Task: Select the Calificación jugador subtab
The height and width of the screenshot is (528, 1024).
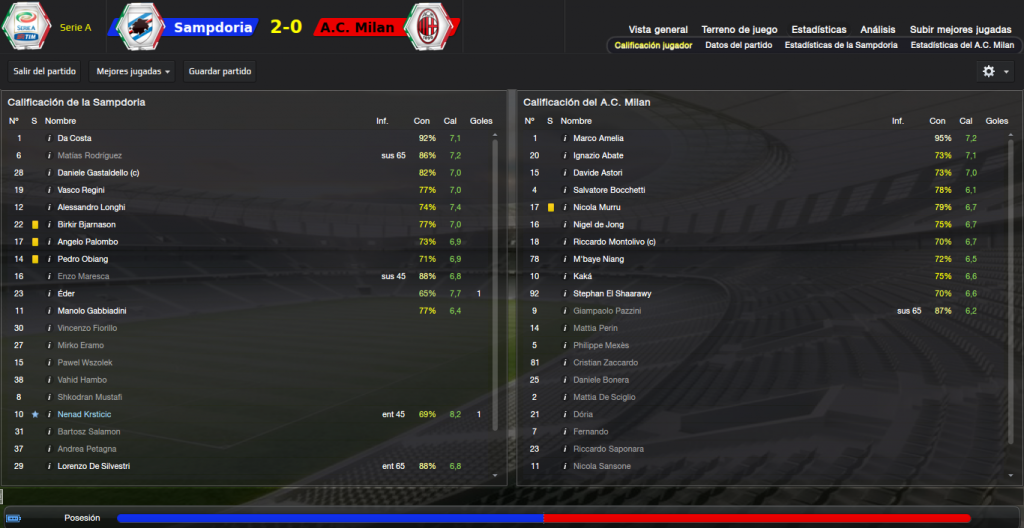Action: [x=653, y=45]
